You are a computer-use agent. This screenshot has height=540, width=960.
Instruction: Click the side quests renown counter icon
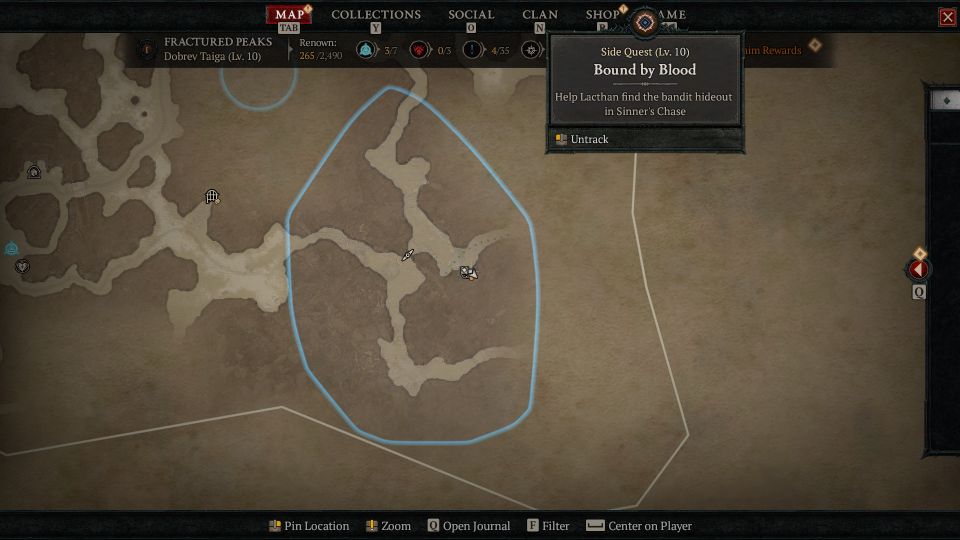(472, 50)
